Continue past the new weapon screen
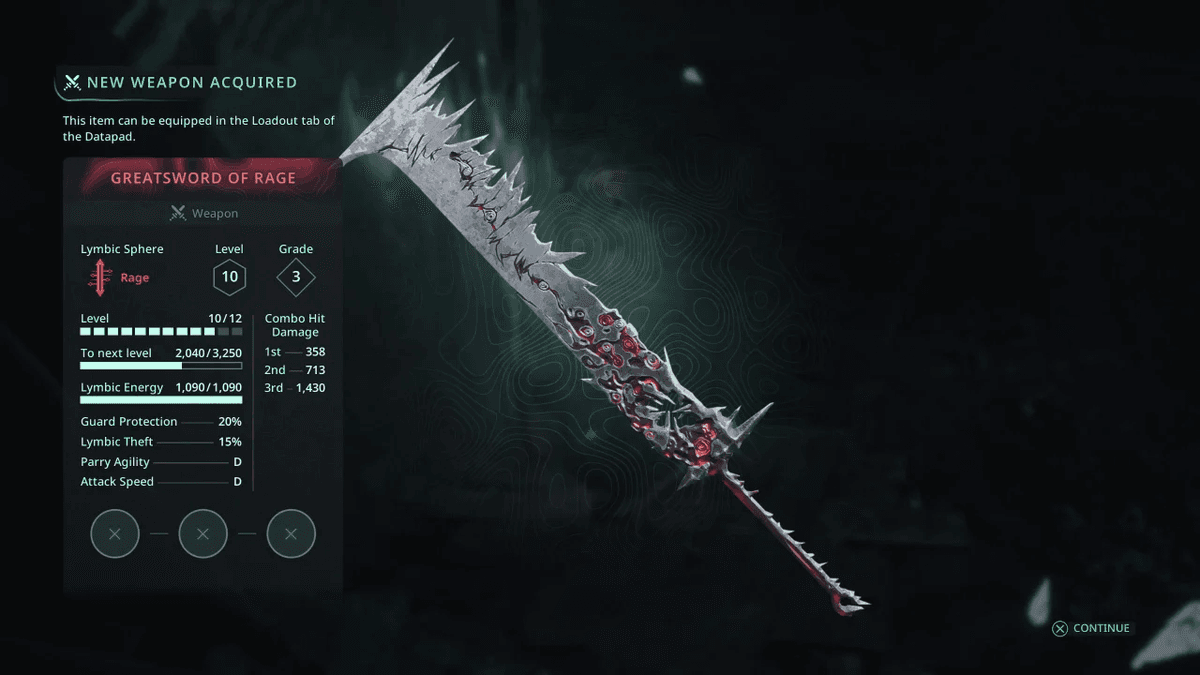This screenshot has height=675, width=1200. tap(1091, 628)
